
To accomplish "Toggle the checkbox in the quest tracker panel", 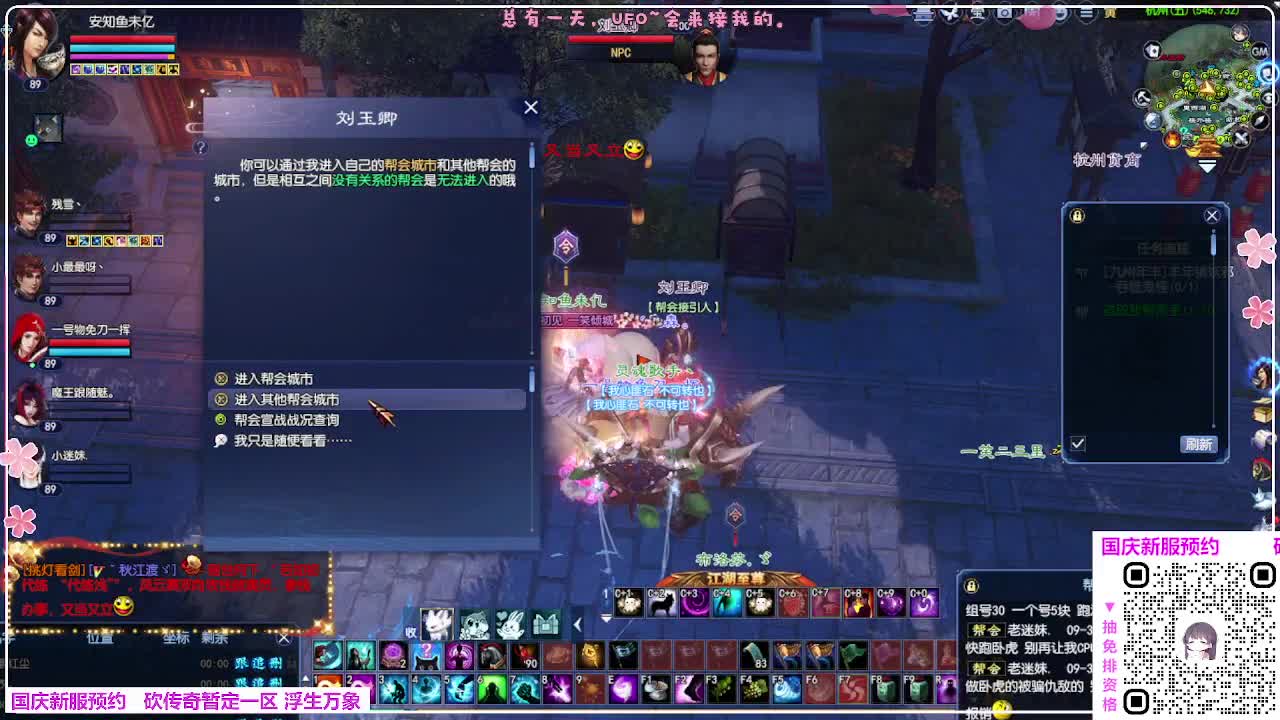I will pyautogui.click(x=1078, y=442).
